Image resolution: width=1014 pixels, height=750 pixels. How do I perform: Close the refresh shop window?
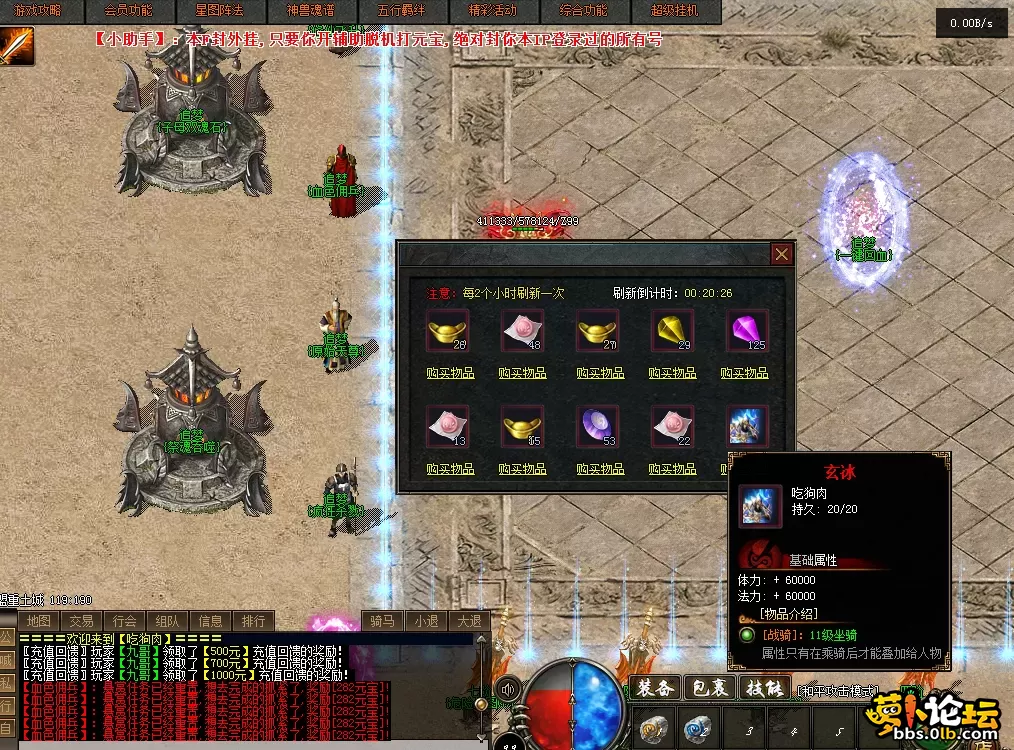[x=782, y=254]
